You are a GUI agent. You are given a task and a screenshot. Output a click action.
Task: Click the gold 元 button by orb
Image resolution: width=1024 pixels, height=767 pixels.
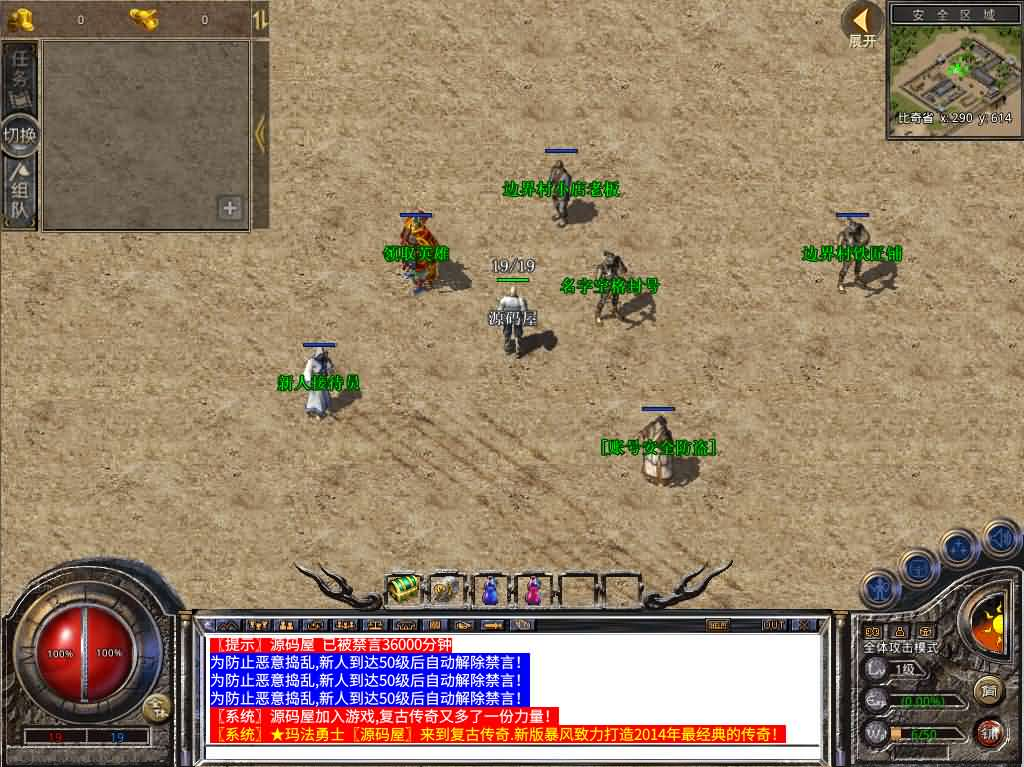point(155,708)
